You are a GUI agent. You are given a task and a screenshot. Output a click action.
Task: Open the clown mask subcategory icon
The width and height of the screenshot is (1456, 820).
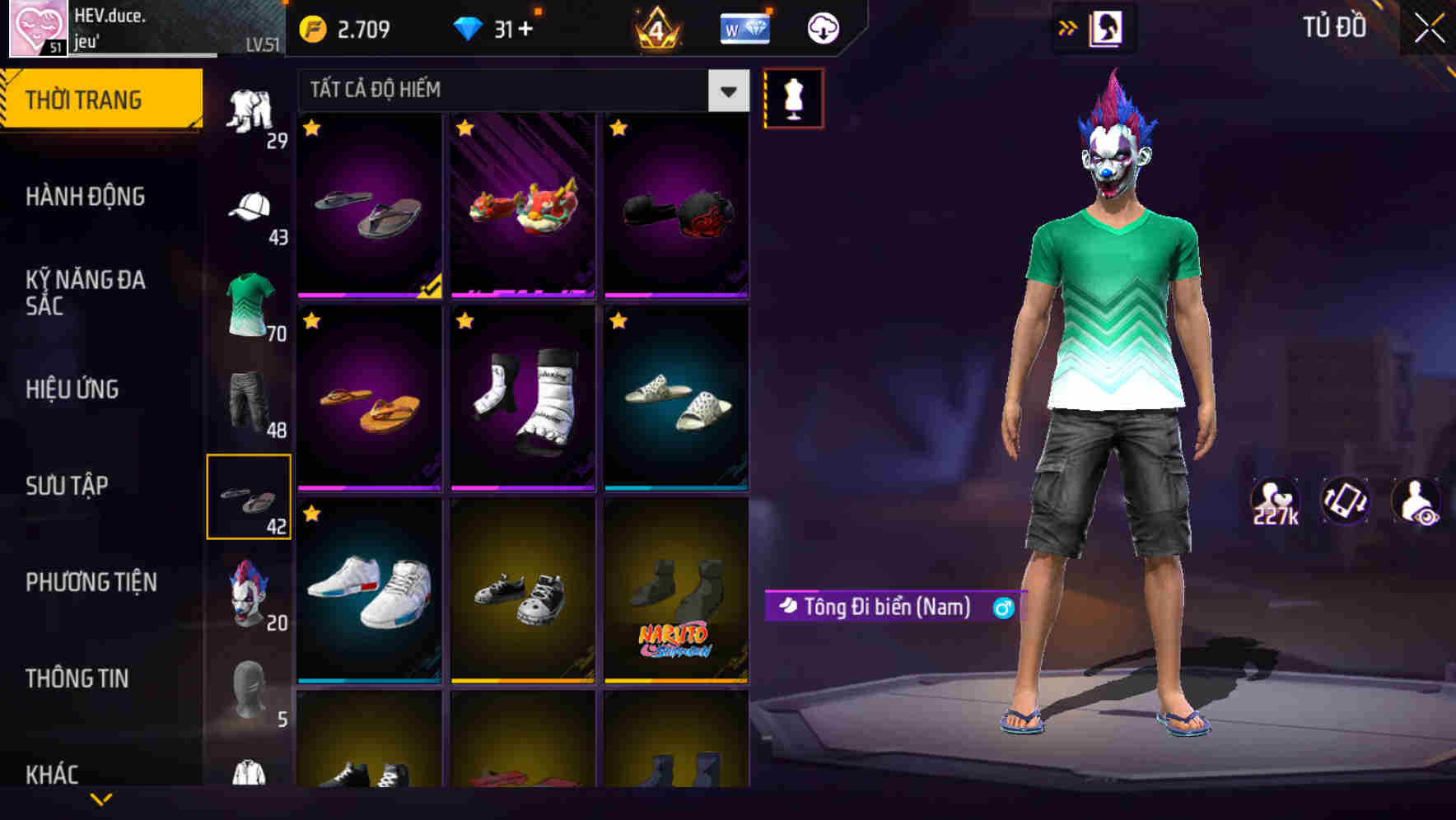tap(252, 594)
